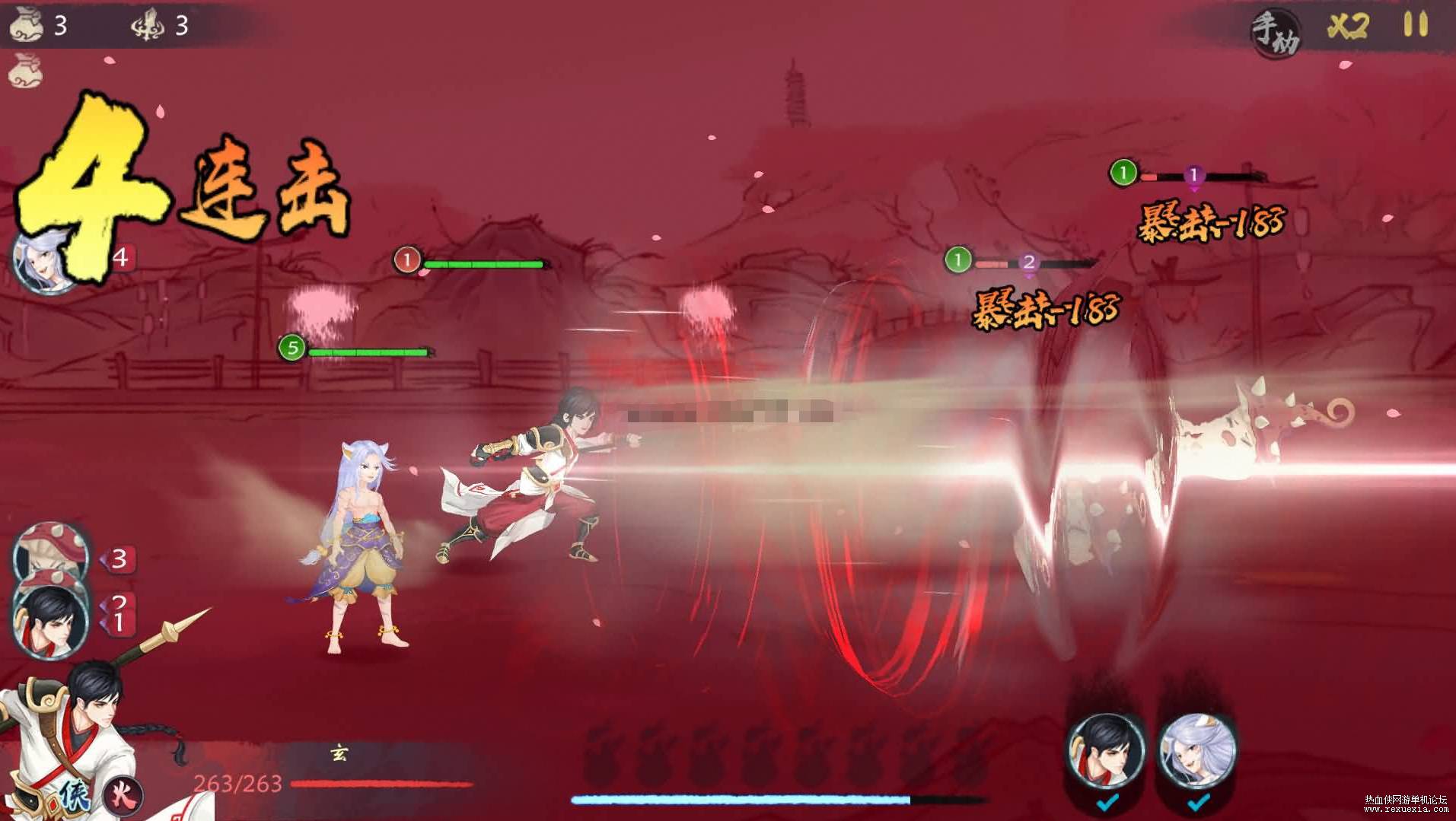Viewport: 1456px width, 821px height.
Task: Change the x2 battle speed
Action: coord(1348,27)
